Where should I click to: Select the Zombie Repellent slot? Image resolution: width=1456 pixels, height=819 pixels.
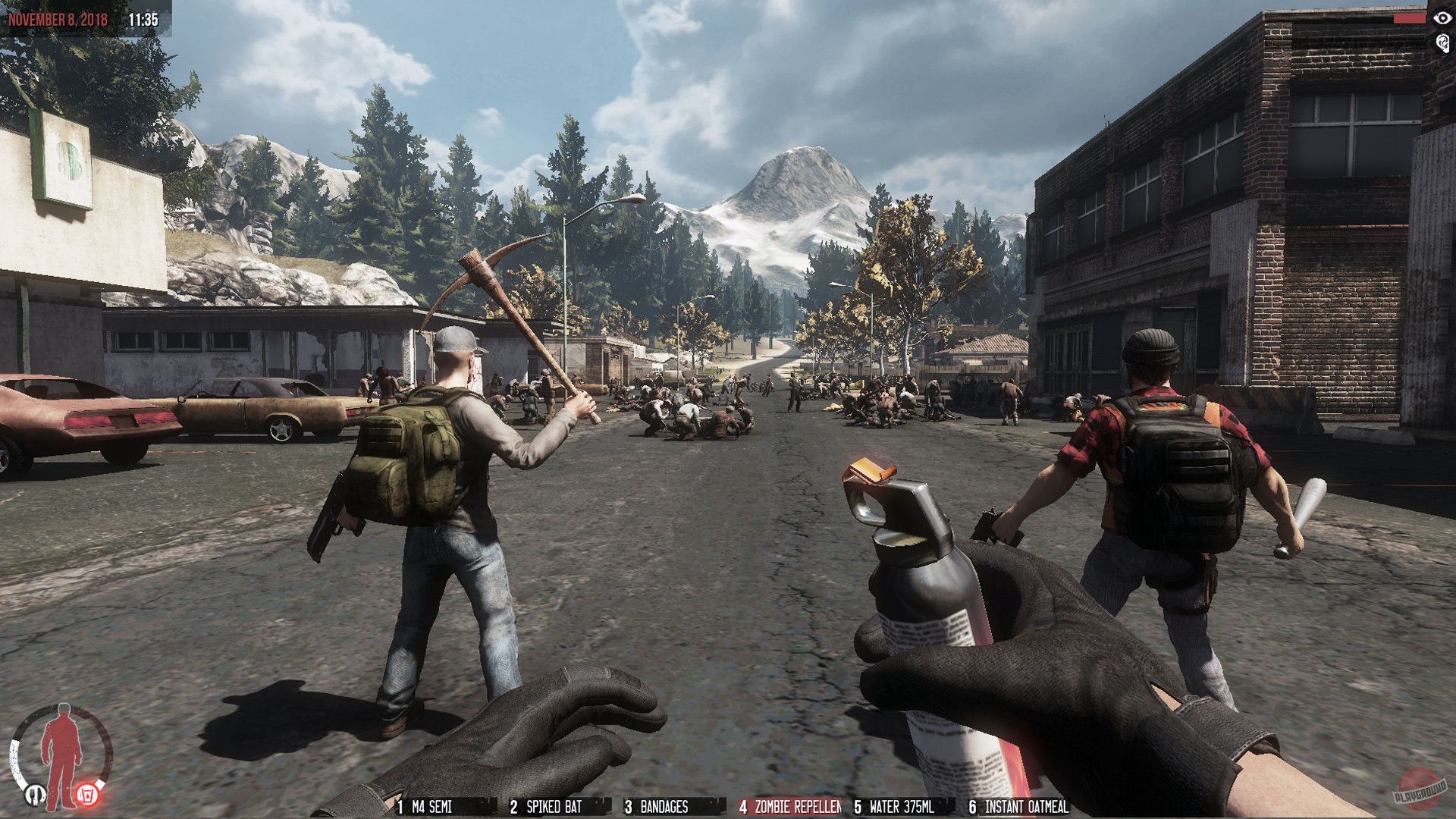click(790, 808)
